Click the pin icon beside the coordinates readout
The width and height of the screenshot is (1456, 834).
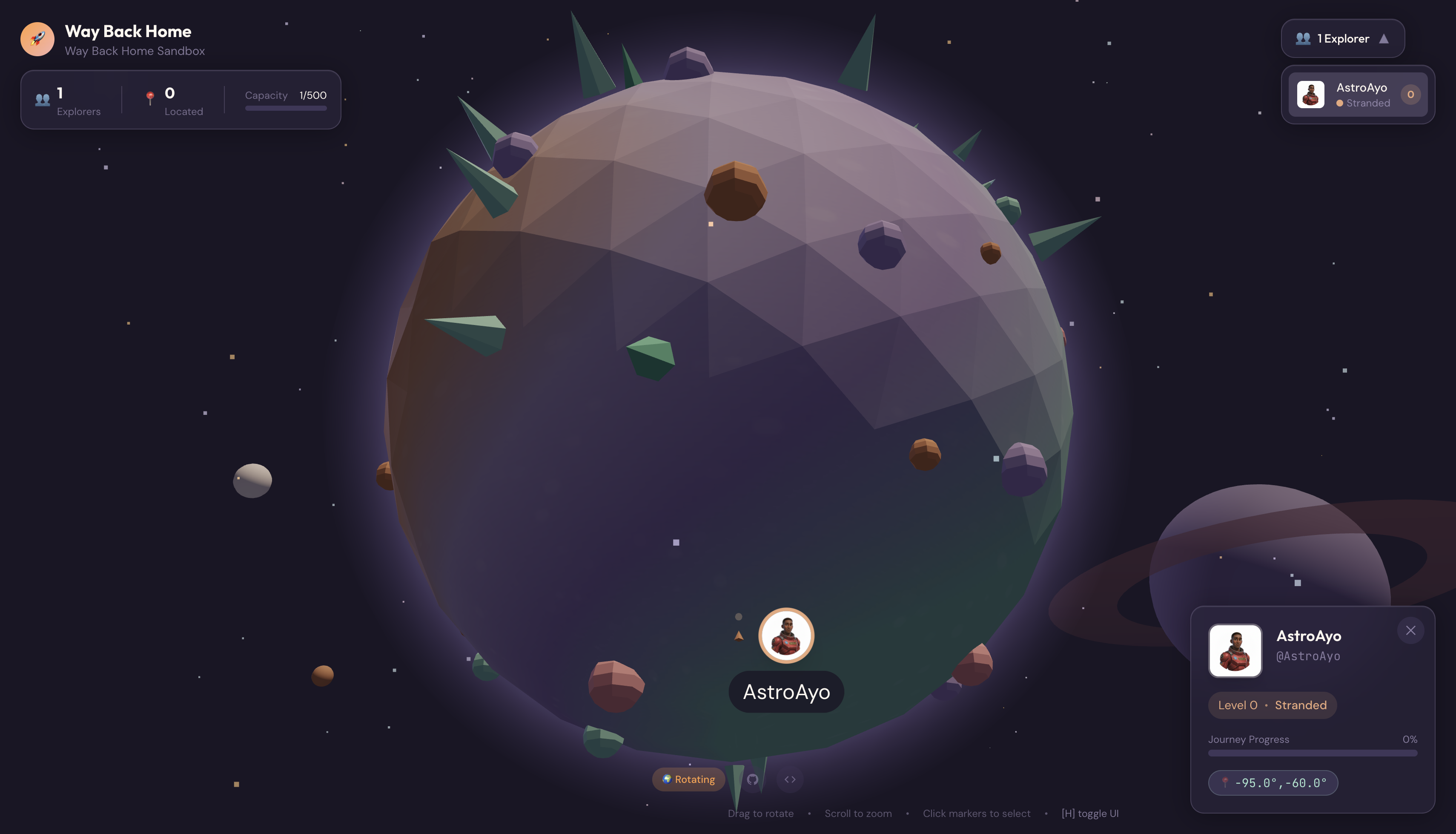(1225, 783)
